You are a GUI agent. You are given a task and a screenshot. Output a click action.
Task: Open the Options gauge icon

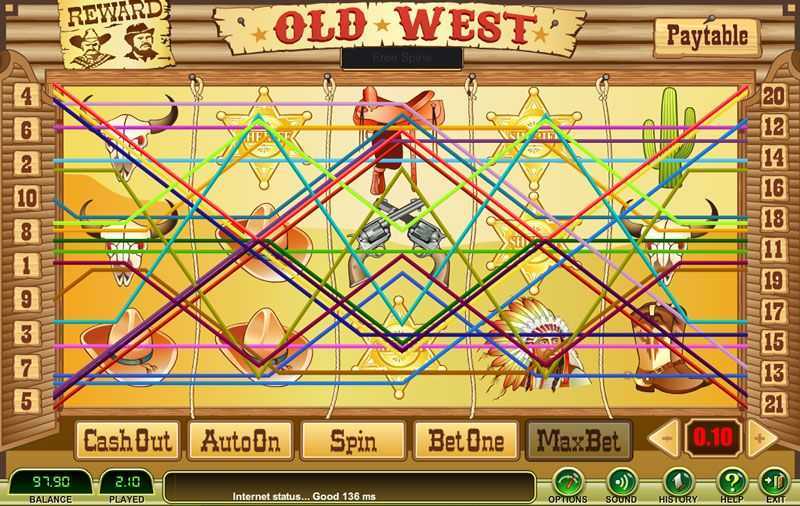tap(568, 481)
